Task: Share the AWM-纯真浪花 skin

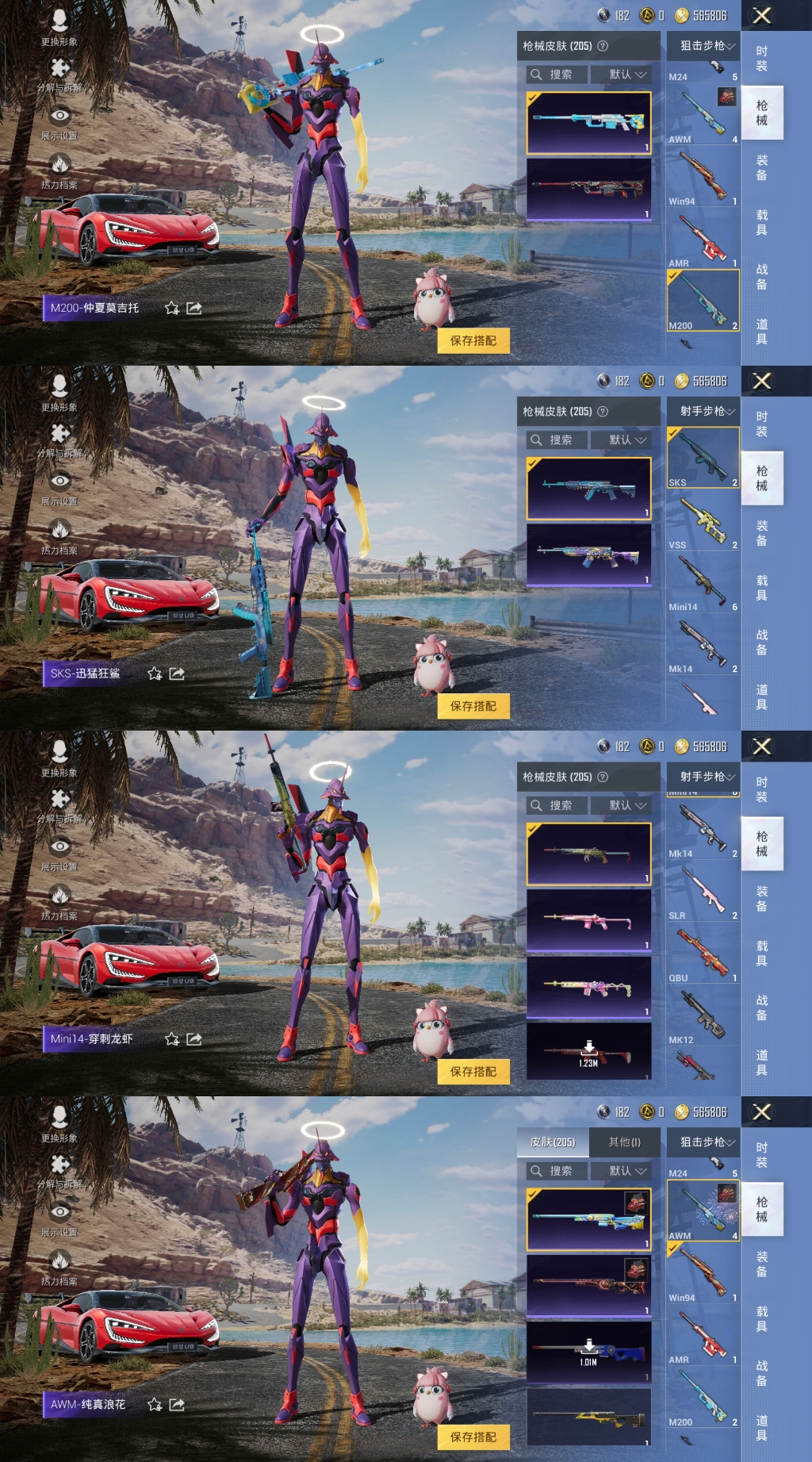Action: pyautogui.click(x=177, y=1405)
